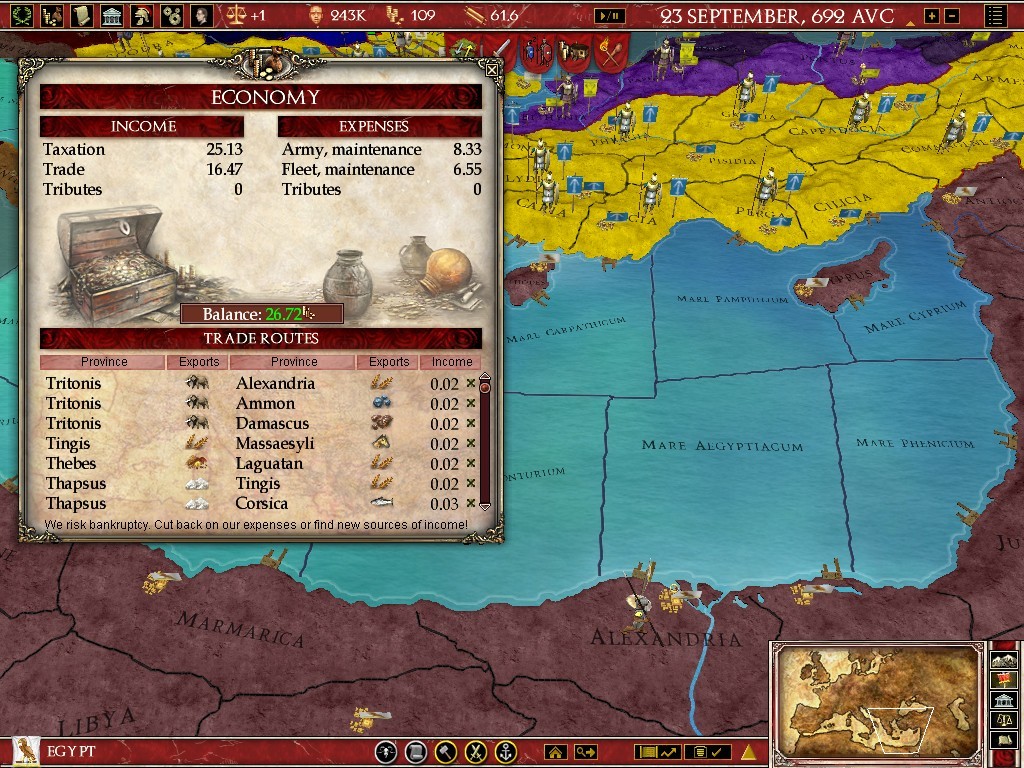This screenshot has width=1024, height=768.
Task: Open the temple building icon in top bar
Action: click(x=112, y=15)
